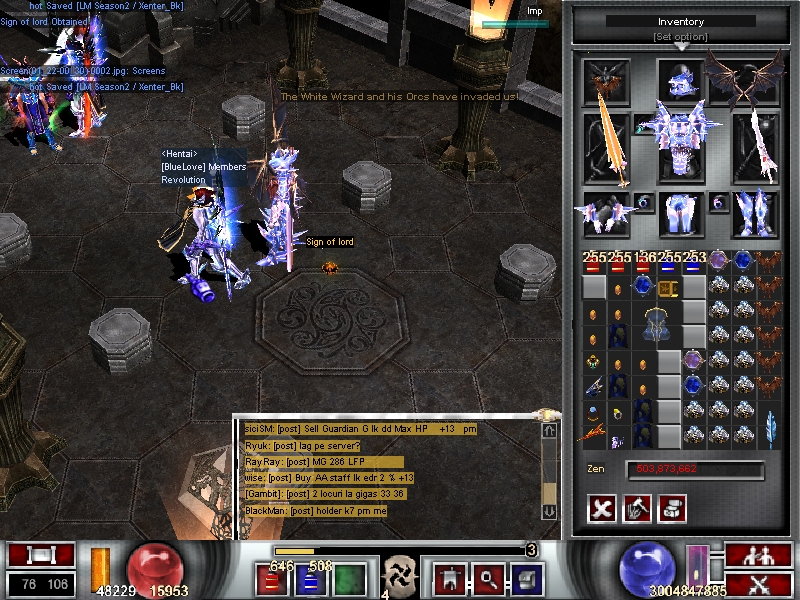Viewport: 800px width, 600px height.
Task: Select the equipped gloves slot
Action: 605,211
